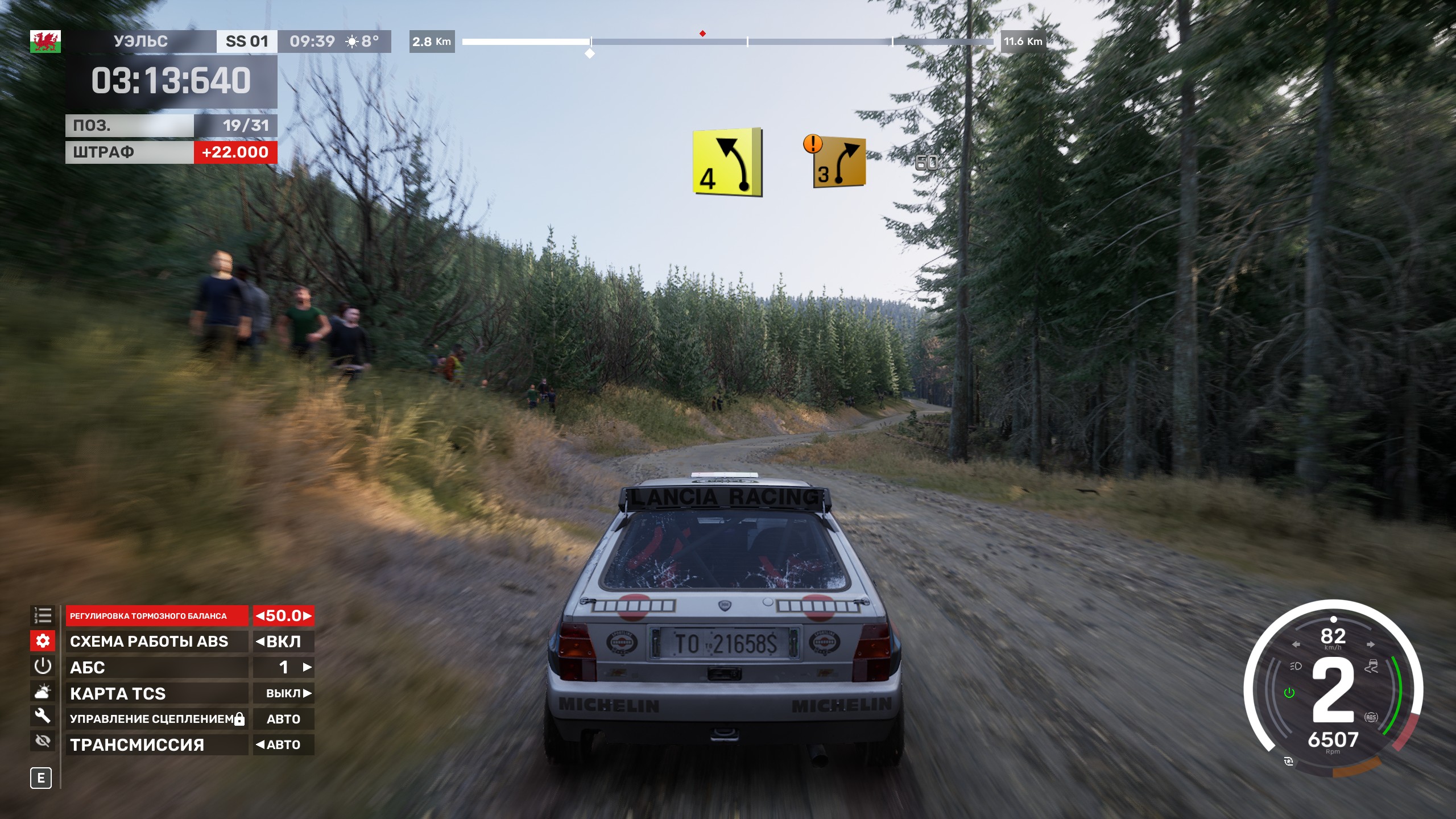Switch to the power icon tab

coord(43,666)
